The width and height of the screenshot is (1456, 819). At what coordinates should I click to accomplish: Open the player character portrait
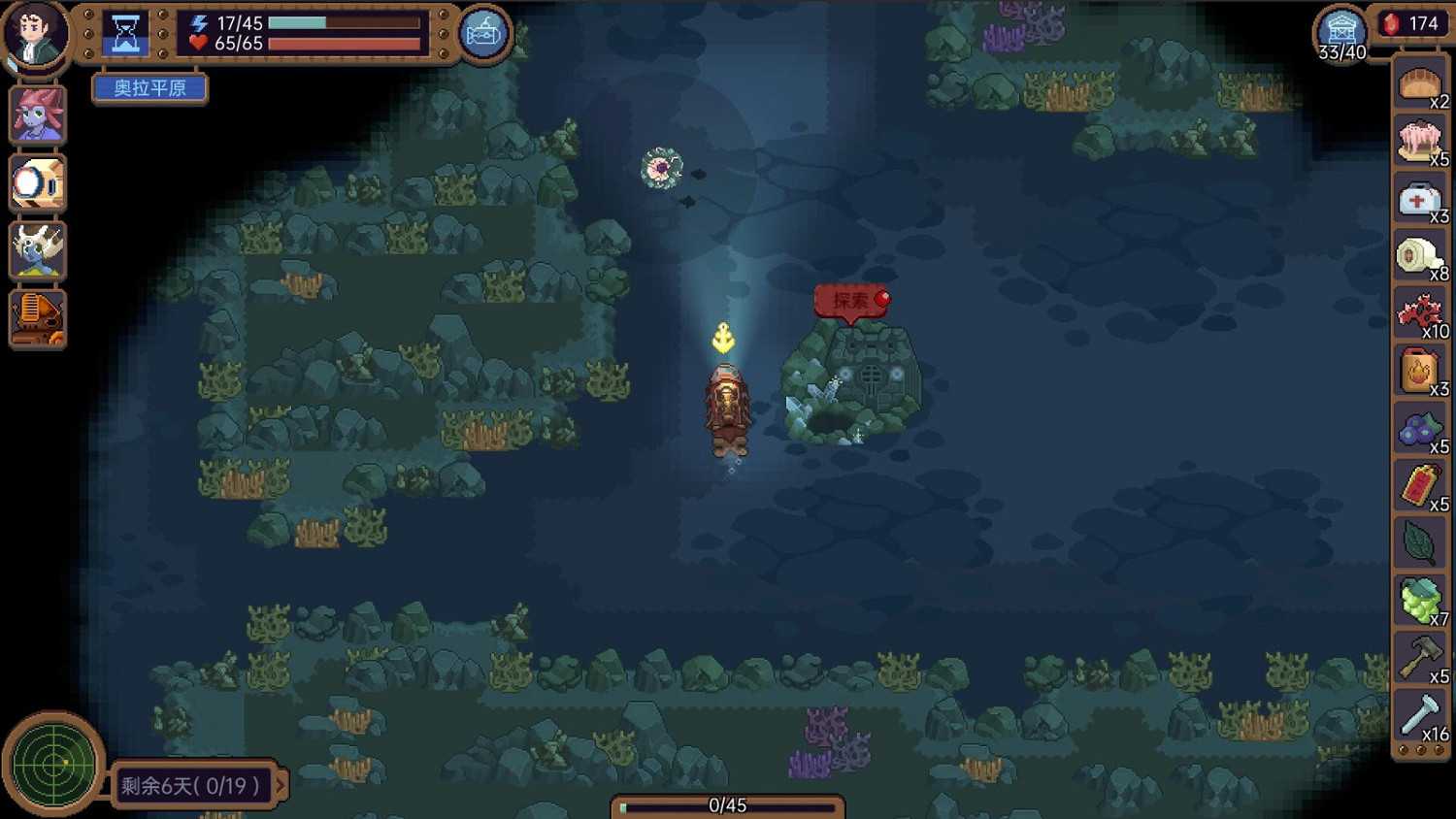(x=36, y=36)
